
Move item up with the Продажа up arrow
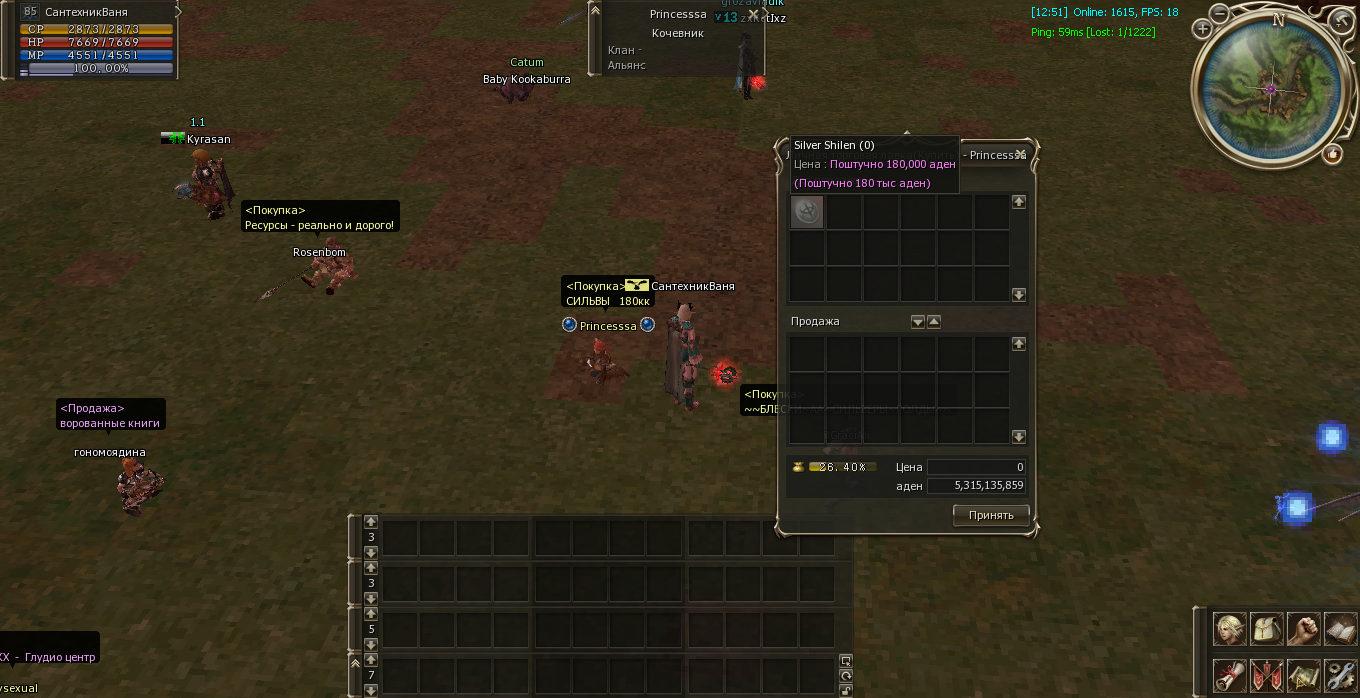pos(934,322)
